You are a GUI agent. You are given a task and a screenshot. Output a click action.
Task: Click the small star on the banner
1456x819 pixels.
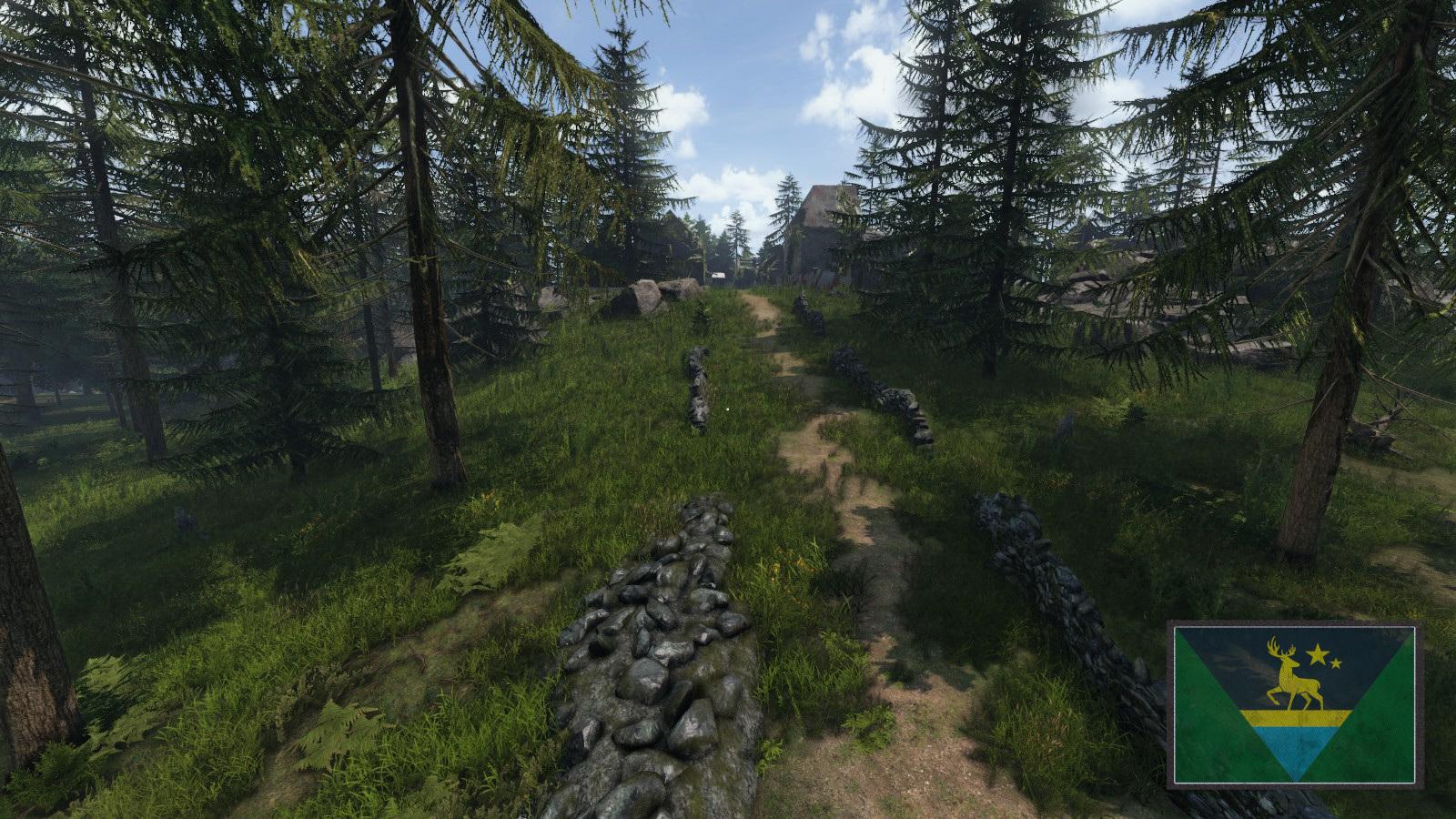click(1336, 662)
